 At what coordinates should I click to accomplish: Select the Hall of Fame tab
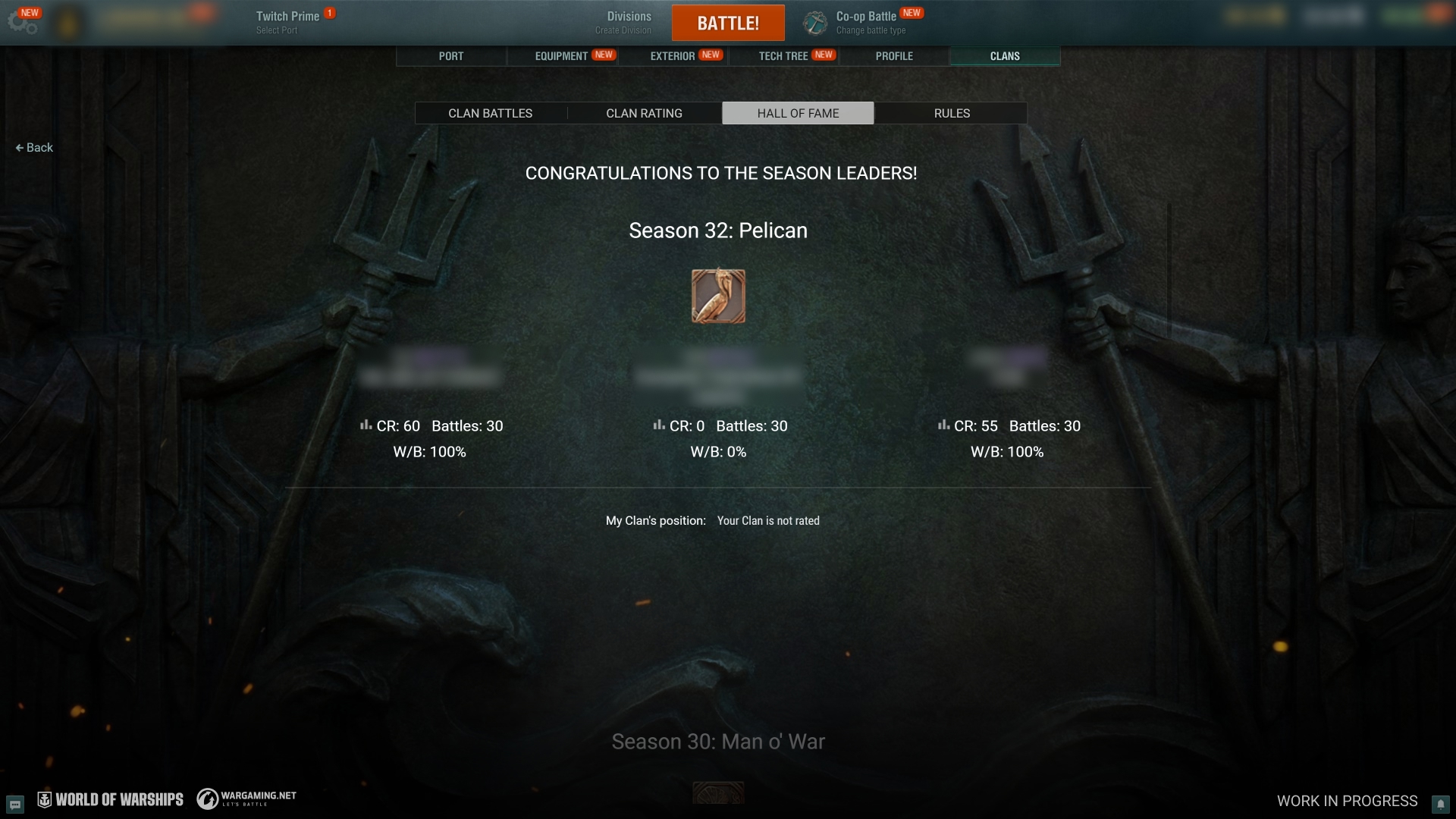(798, 113)
